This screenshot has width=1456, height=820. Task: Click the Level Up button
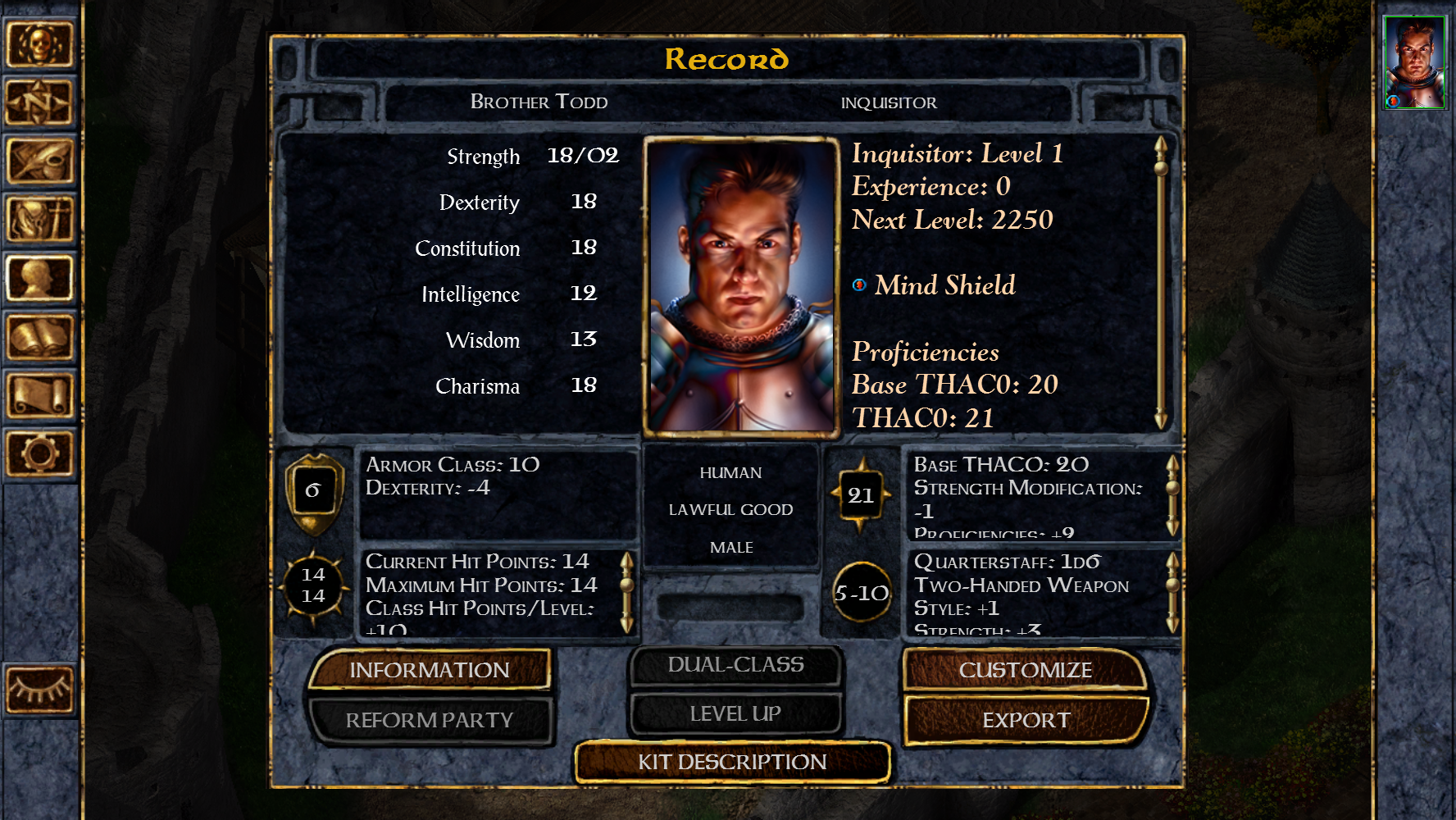[735, 714]
